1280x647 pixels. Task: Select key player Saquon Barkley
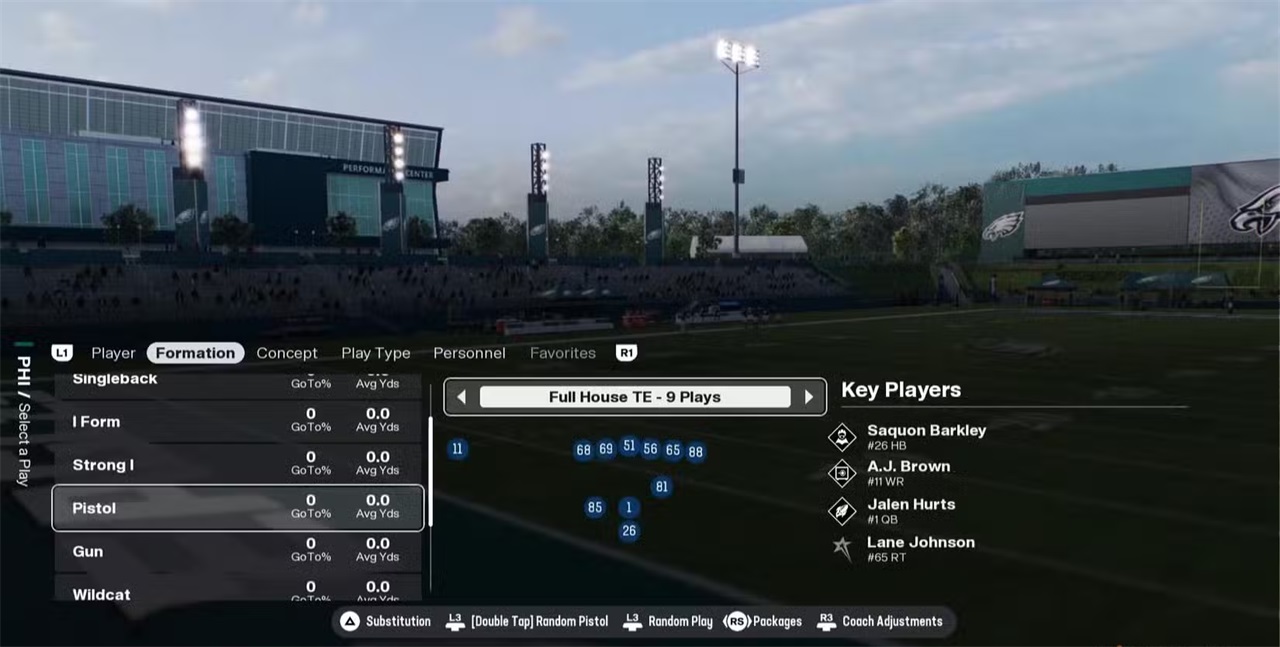point(926,436)
